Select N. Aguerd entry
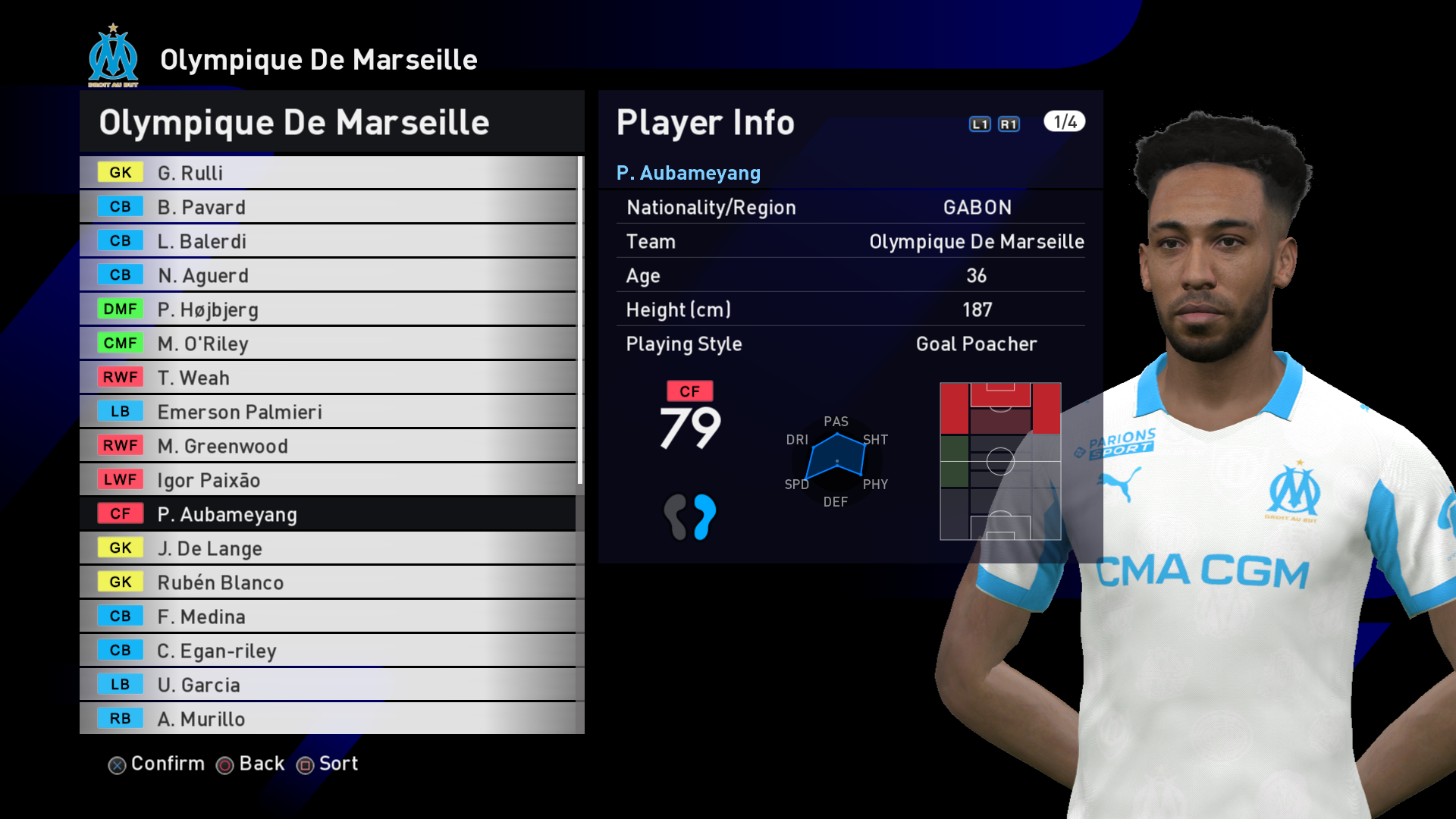 pyautogui.click(x=328, y=275)
